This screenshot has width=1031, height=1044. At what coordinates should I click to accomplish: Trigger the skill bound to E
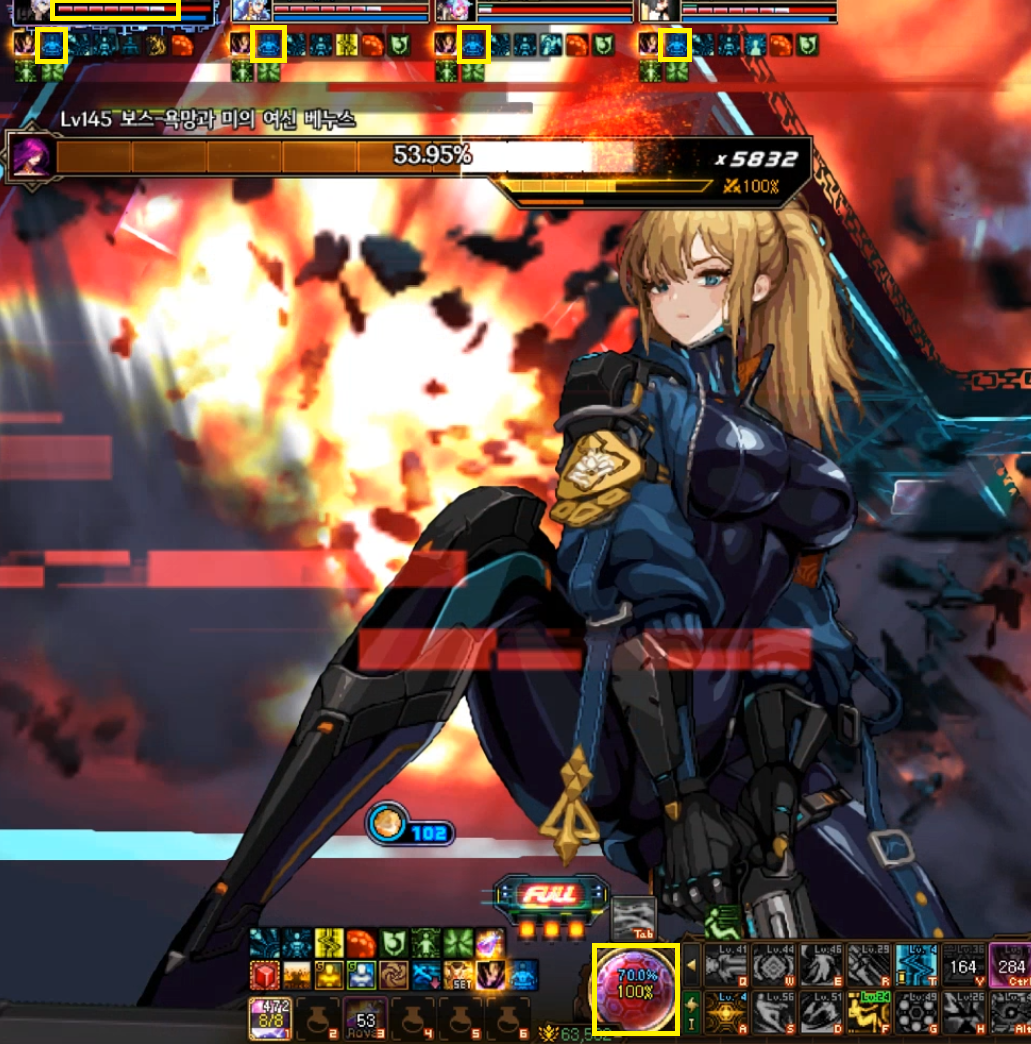click(x=821, y=965)
